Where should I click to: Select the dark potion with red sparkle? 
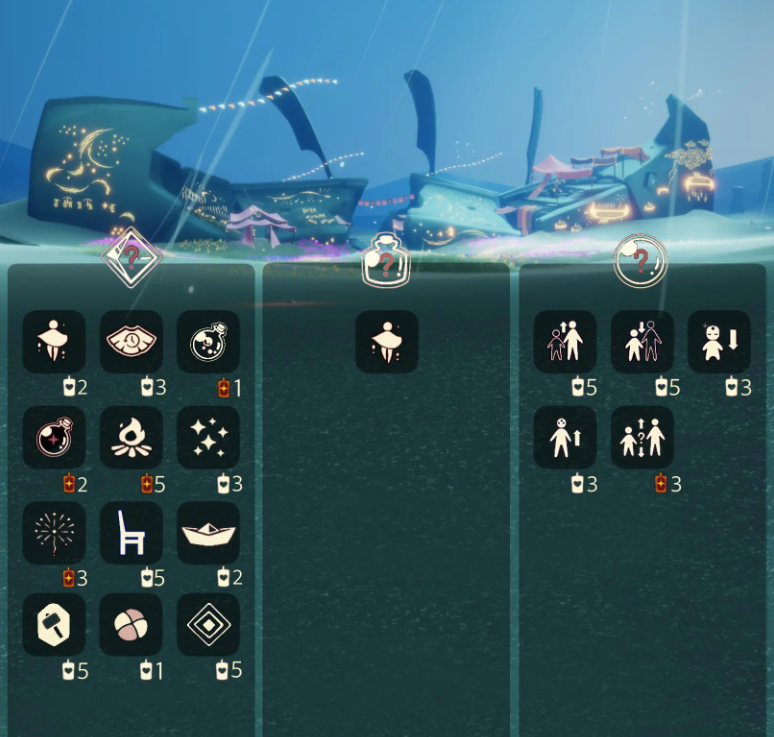[x=54, y=437]
